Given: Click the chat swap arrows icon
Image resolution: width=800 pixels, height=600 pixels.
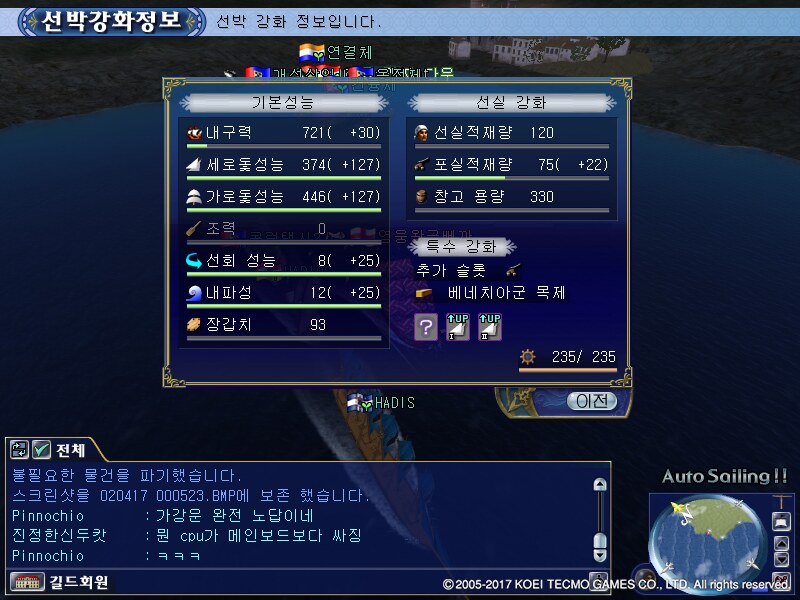Looking at the screenshot, I should (20, 450).
